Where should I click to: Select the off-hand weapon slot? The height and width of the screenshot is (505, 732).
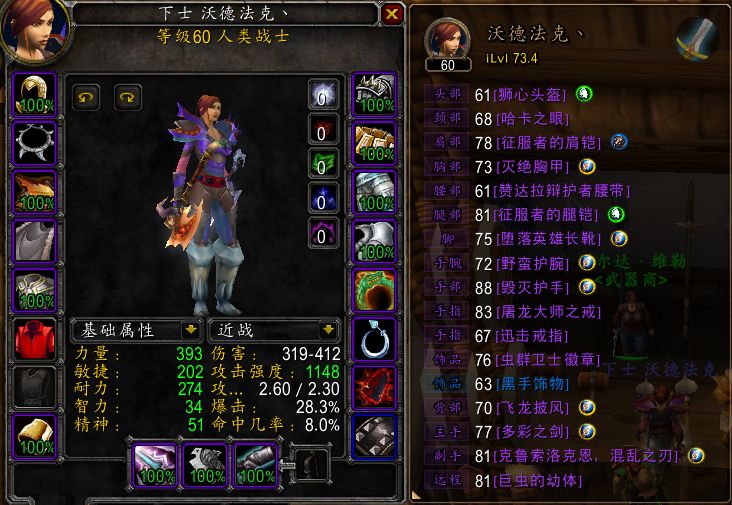[206, 464]
